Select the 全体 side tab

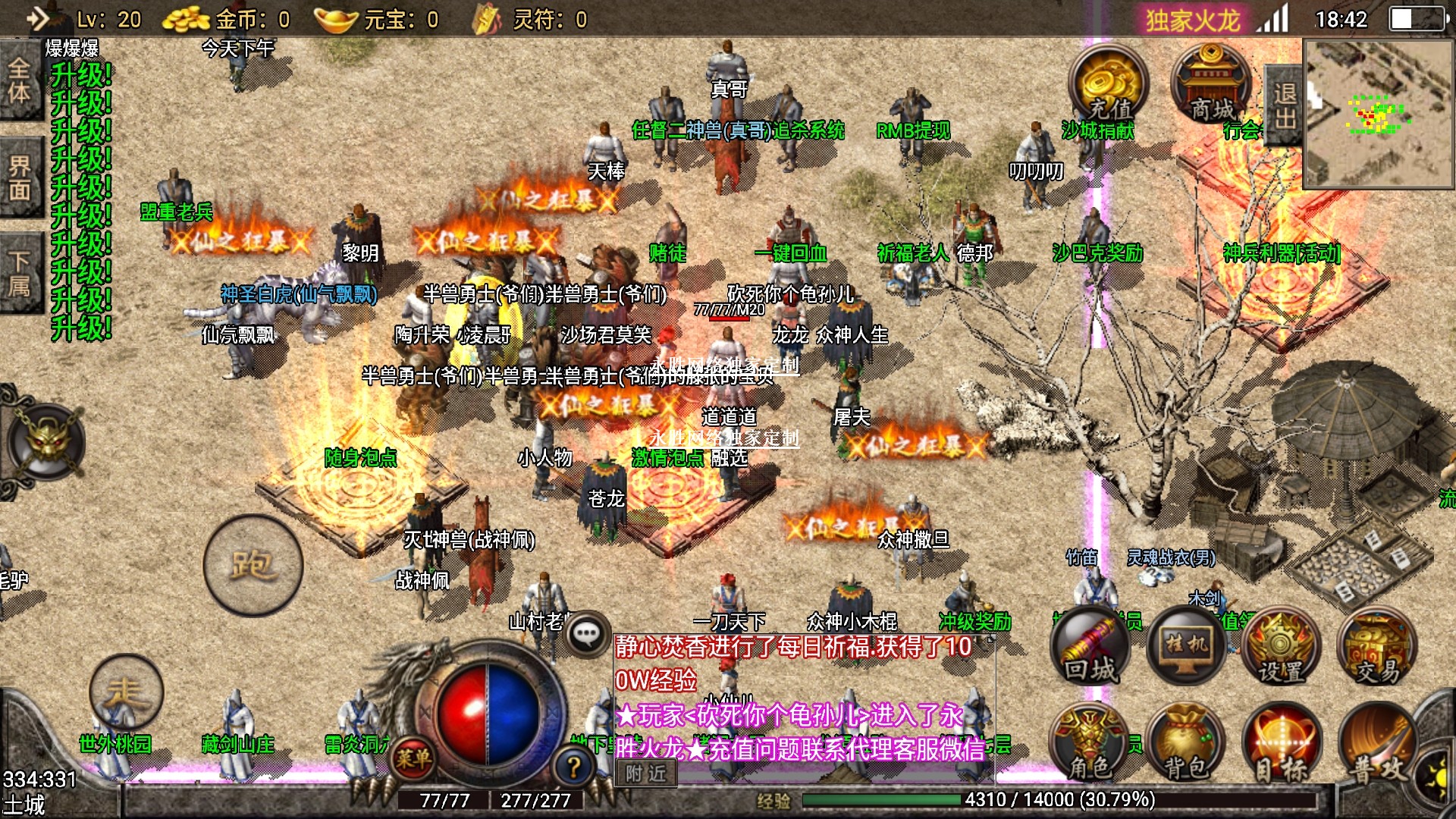pos(20,80)
